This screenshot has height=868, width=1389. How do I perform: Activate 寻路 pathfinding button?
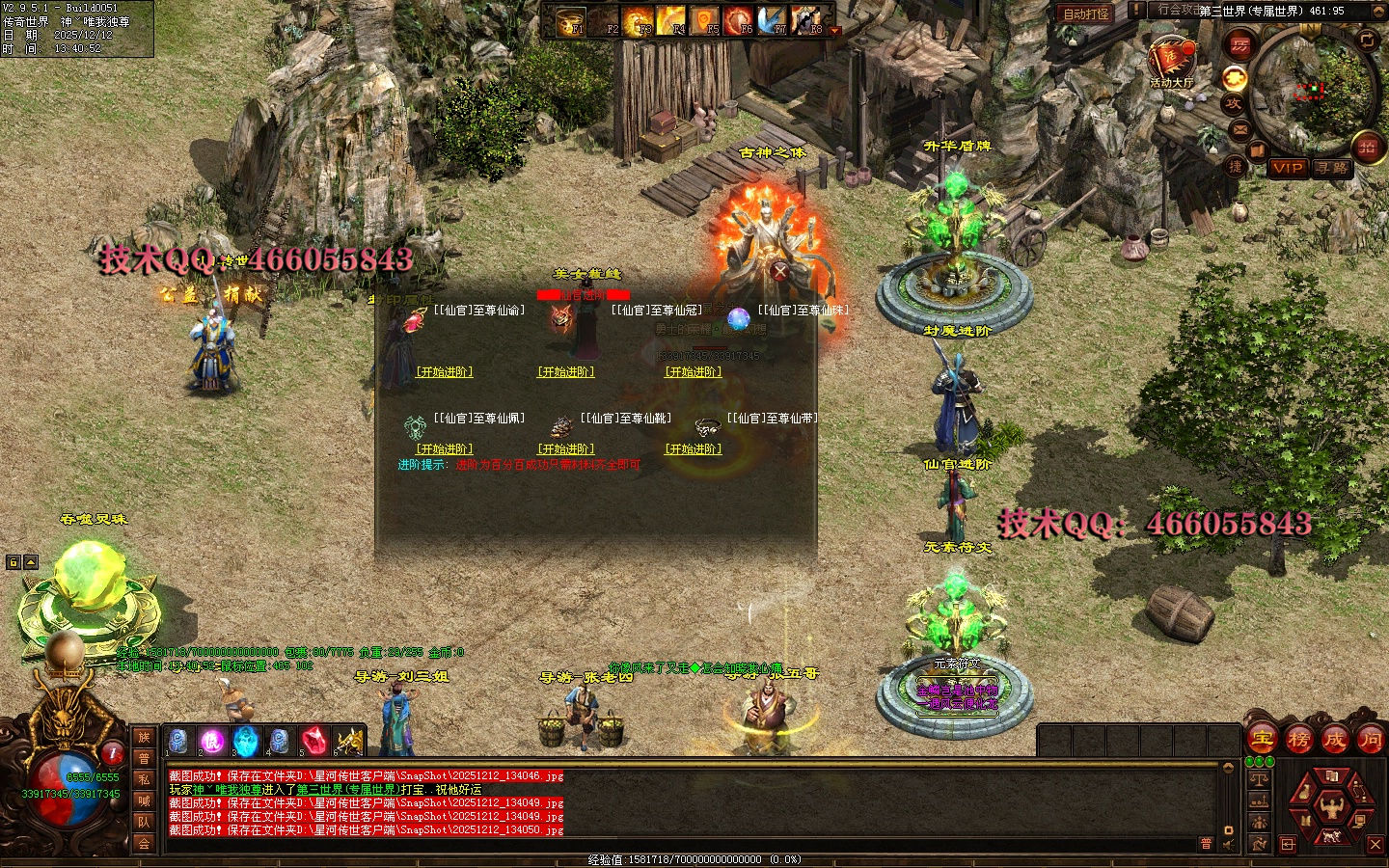click(1332, 168)
